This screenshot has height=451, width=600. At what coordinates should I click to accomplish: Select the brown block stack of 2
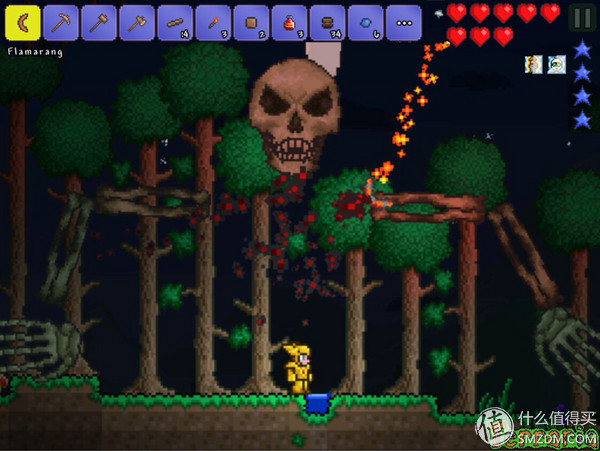[x=251, y=20]
